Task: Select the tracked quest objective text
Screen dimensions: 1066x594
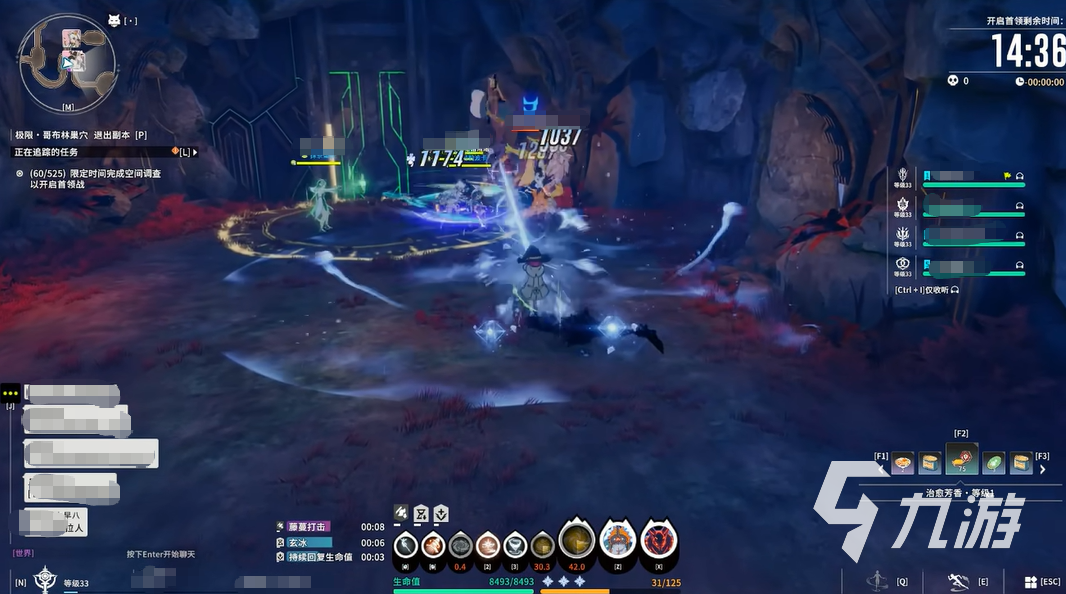Action: 95,179
